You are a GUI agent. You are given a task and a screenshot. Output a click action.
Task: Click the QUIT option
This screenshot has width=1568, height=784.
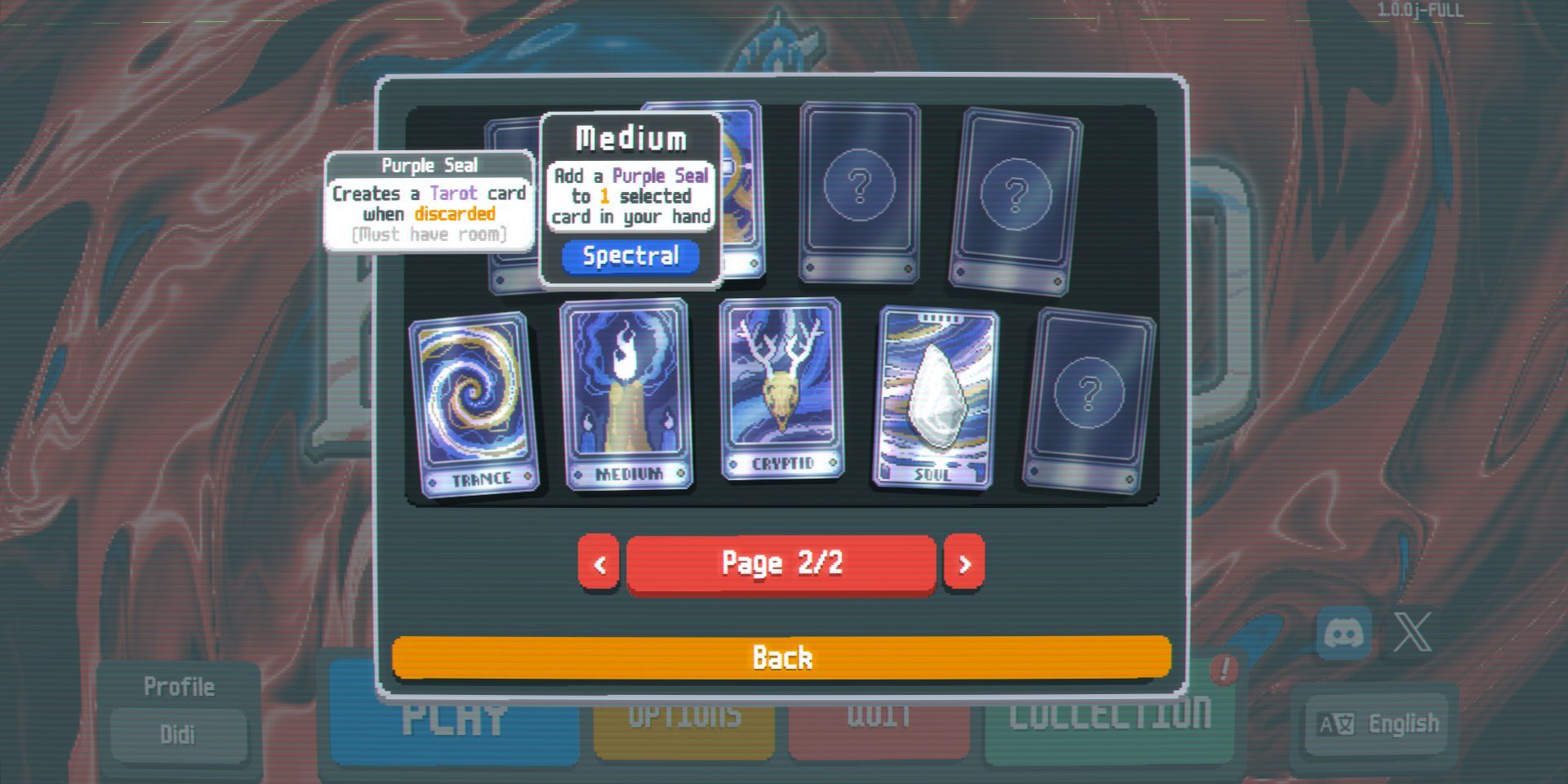(878, 717)
